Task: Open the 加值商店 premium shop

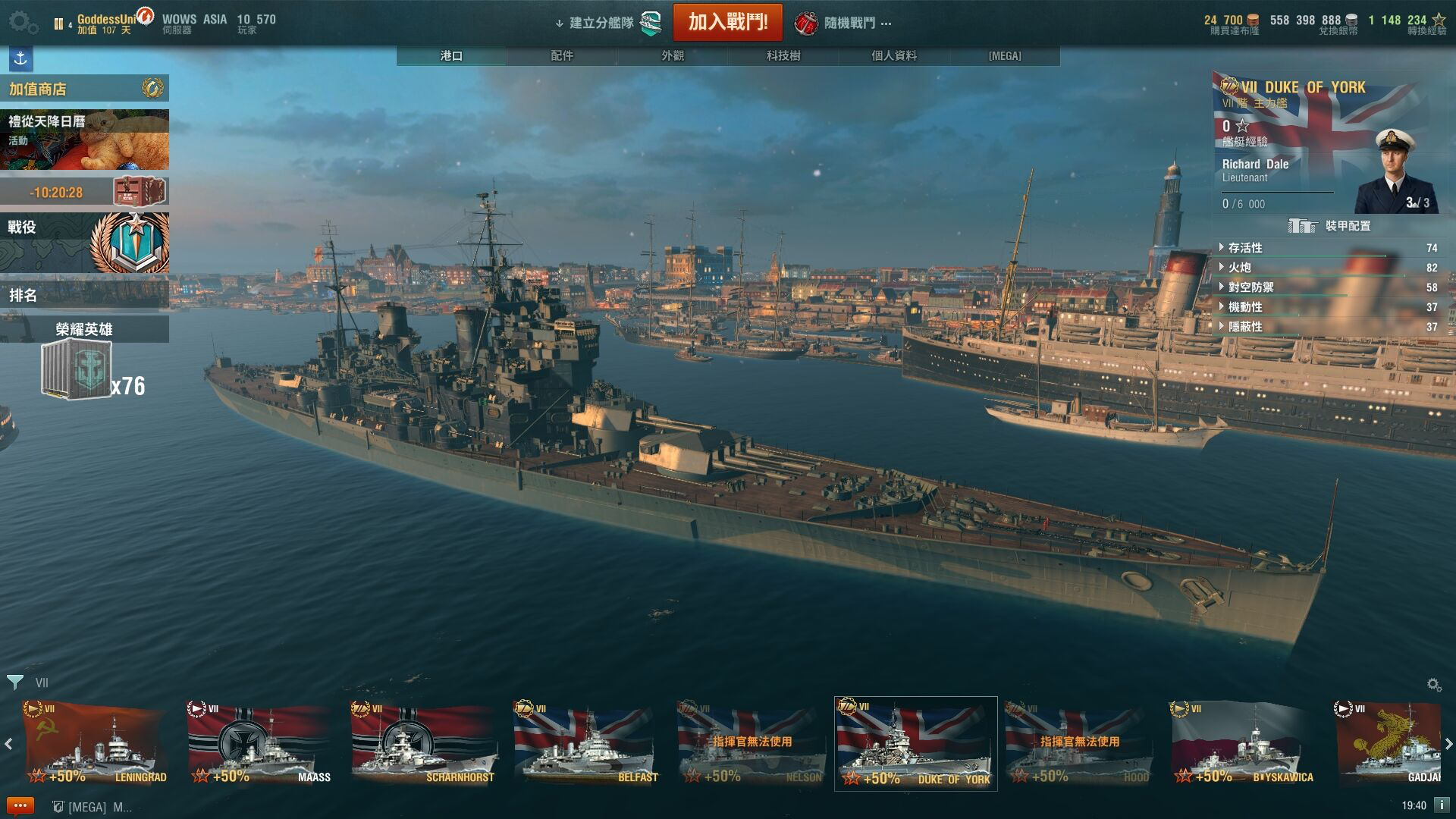Action: (83, 89)
